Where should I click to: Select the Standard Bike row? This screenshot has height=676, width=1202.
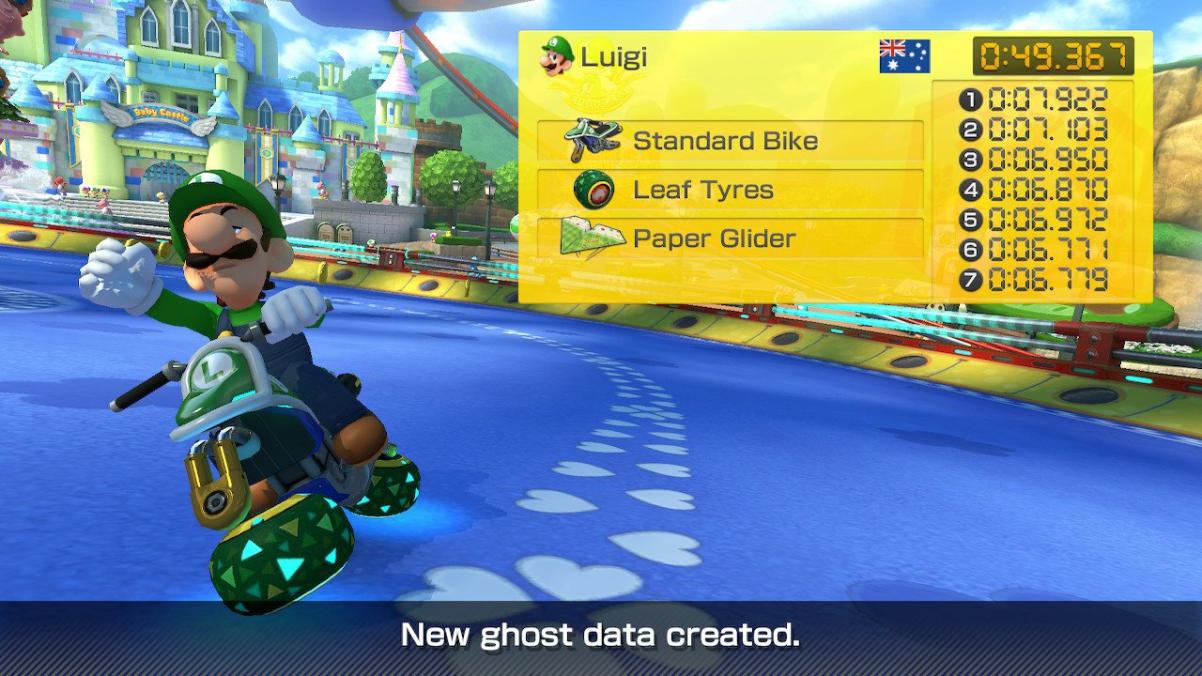click(730, 141)
